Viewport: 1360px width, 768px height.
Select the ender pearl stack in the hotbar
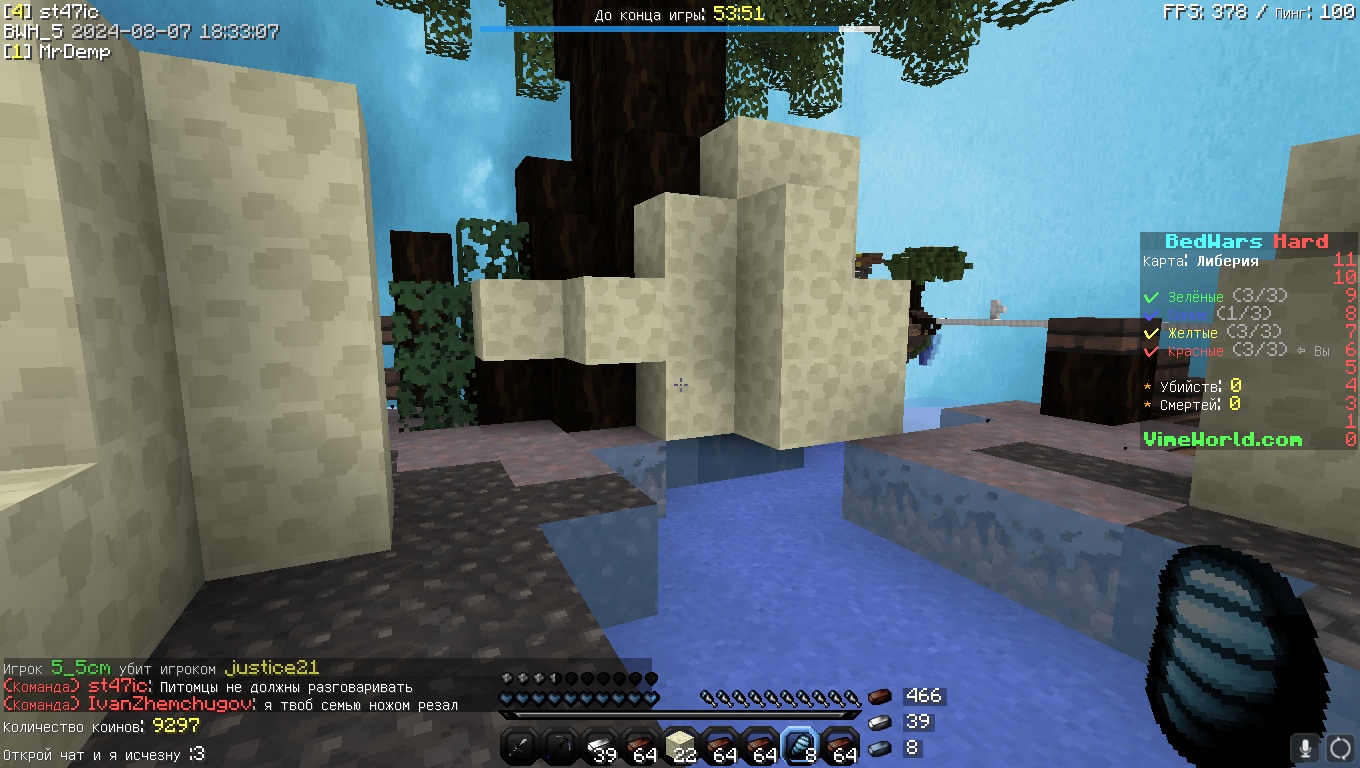(801, 745)
